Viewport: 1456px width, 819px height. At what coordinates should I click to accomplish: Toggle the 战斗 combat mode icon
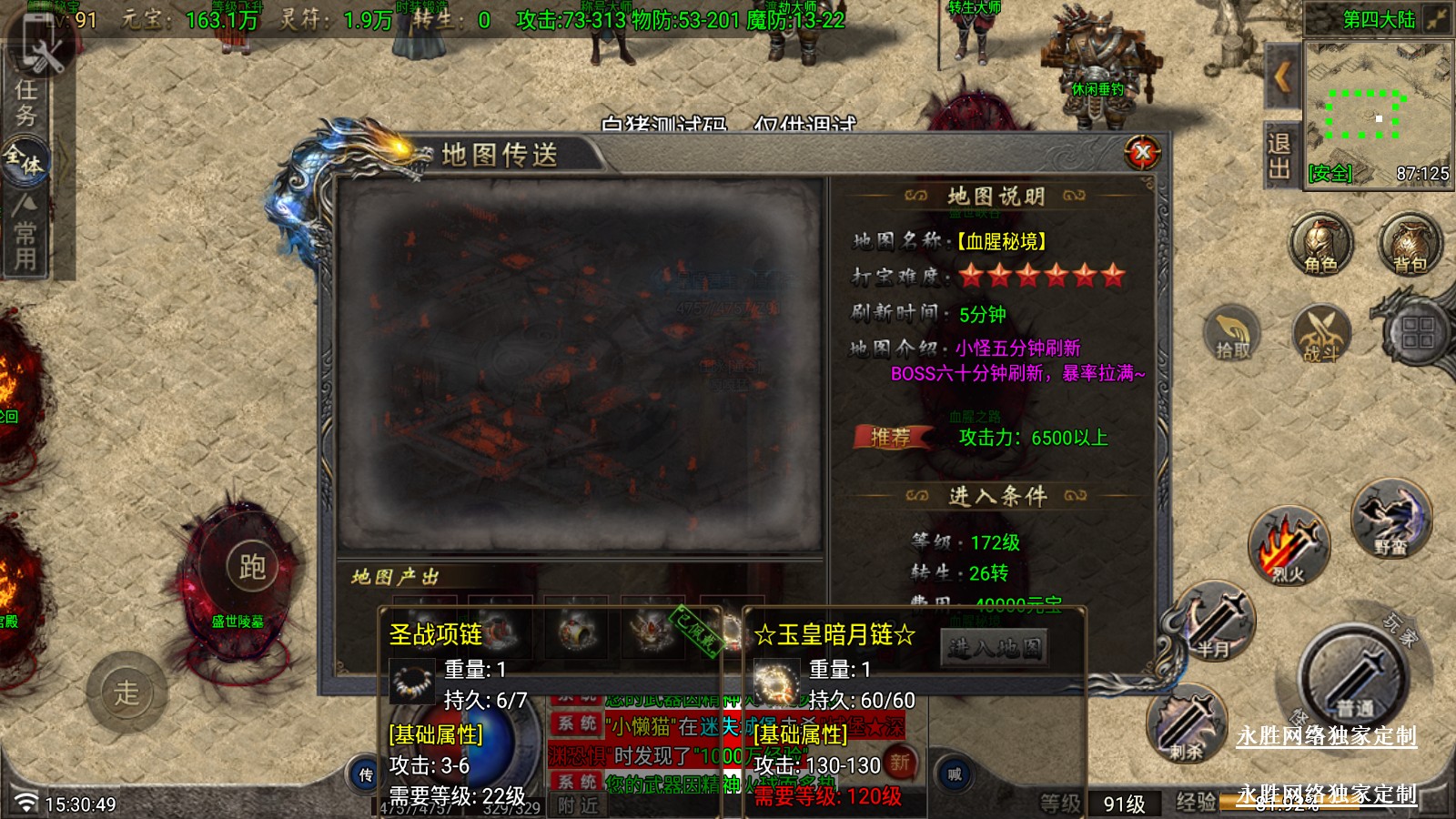pyautogui.click(x=1320, y=334)
